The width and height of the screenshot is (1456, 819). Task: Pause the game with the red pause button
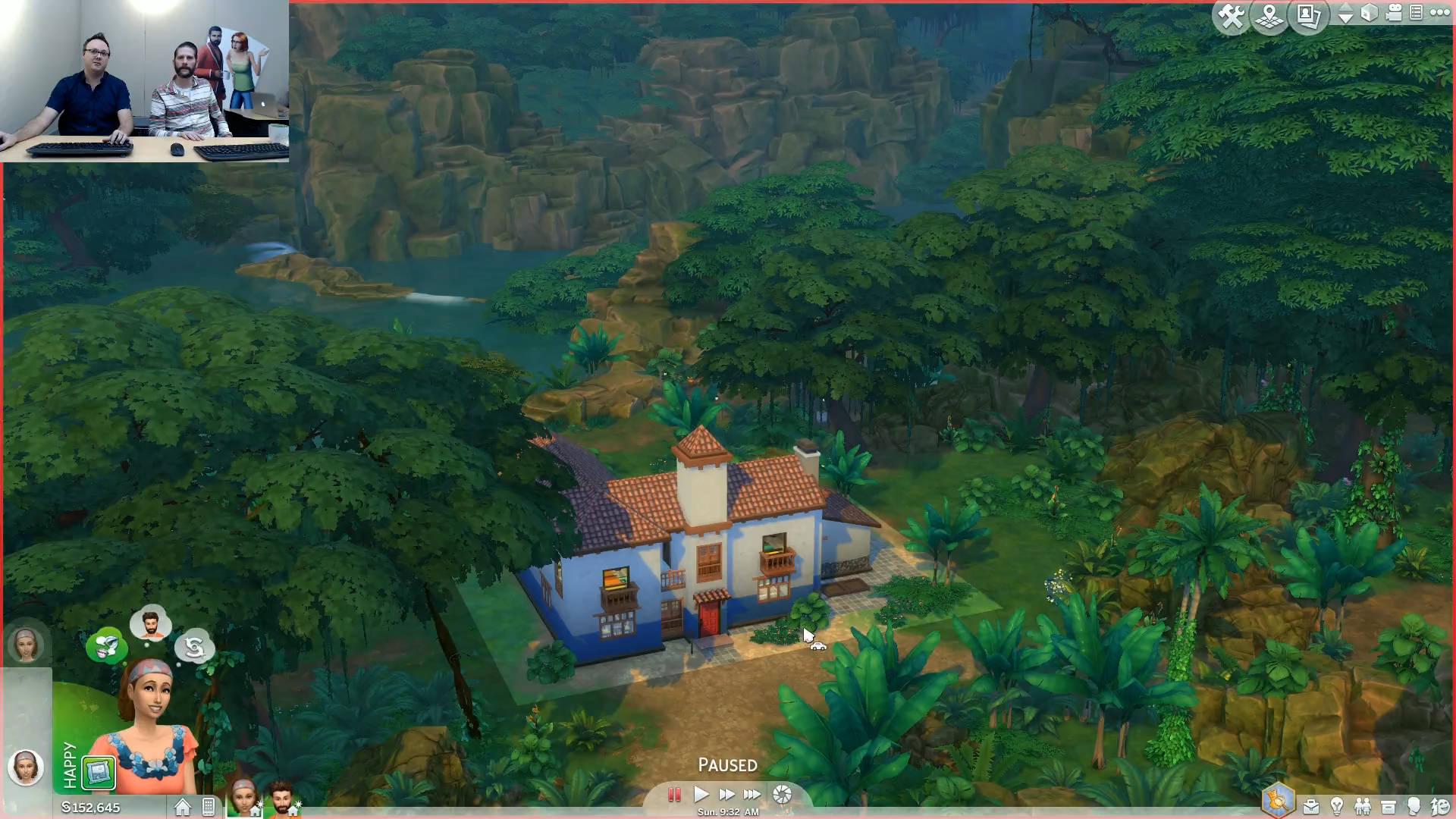673,794
